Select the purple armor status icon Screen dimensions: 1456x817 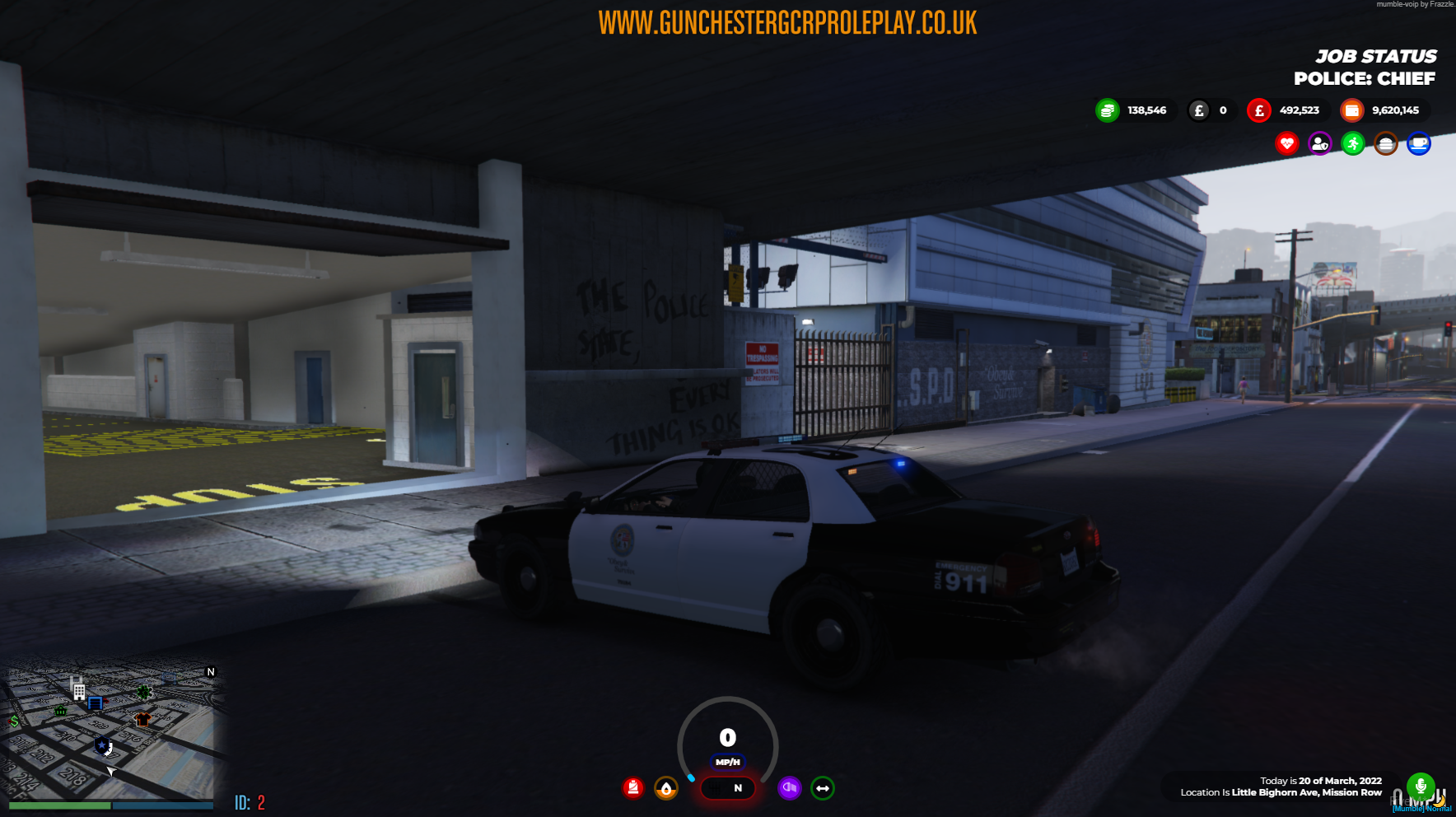(x=1320, y=143)
